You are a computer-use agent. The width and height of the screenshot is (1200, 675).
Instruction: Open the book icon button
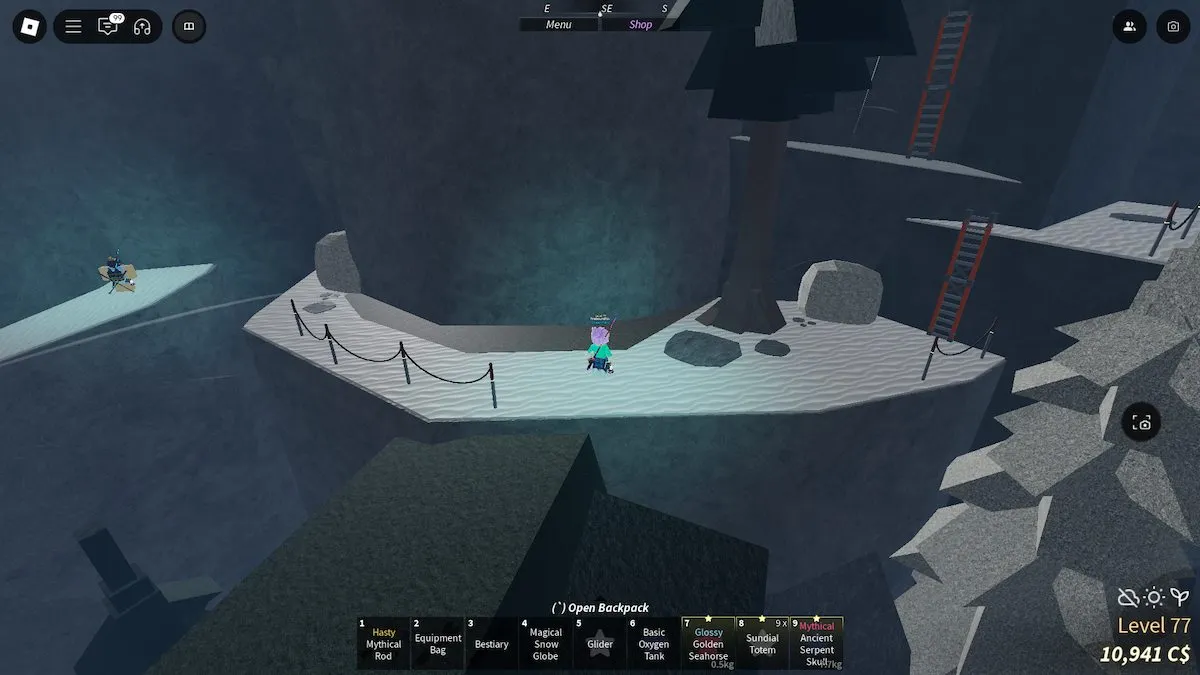[189, 27]
